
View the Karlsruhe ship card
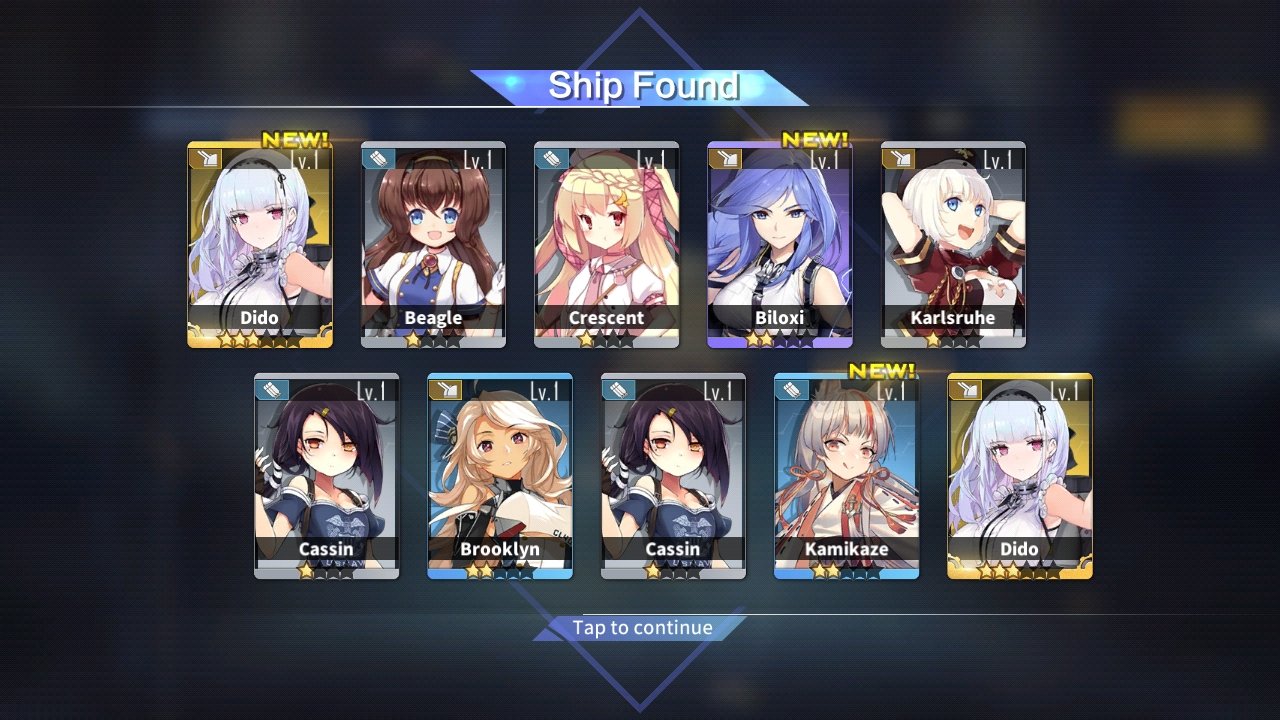point(953,245)
